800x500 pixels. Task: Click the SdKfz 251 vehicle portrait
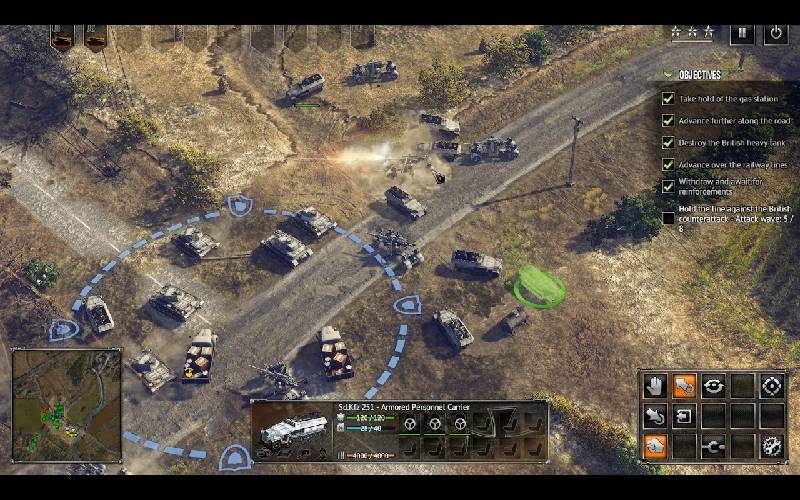[x=294, y=429]
